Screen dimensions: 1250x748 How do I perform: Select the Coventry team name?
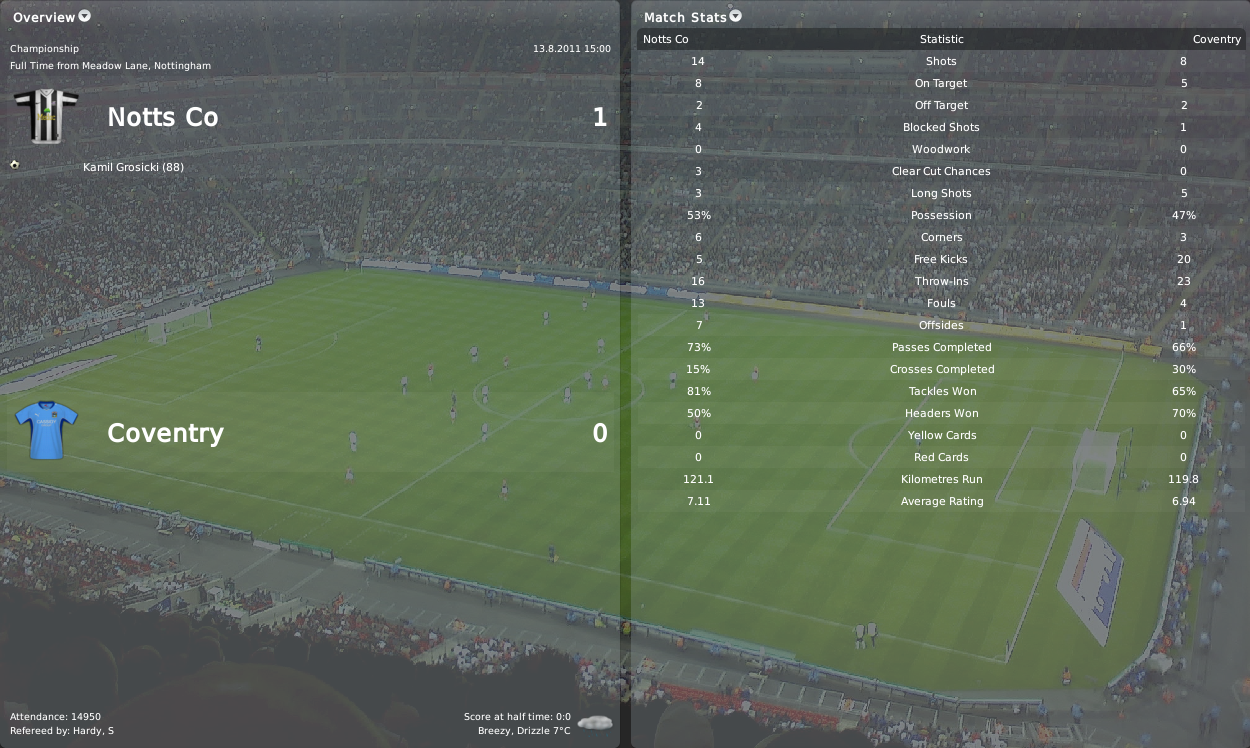[165, 433]
